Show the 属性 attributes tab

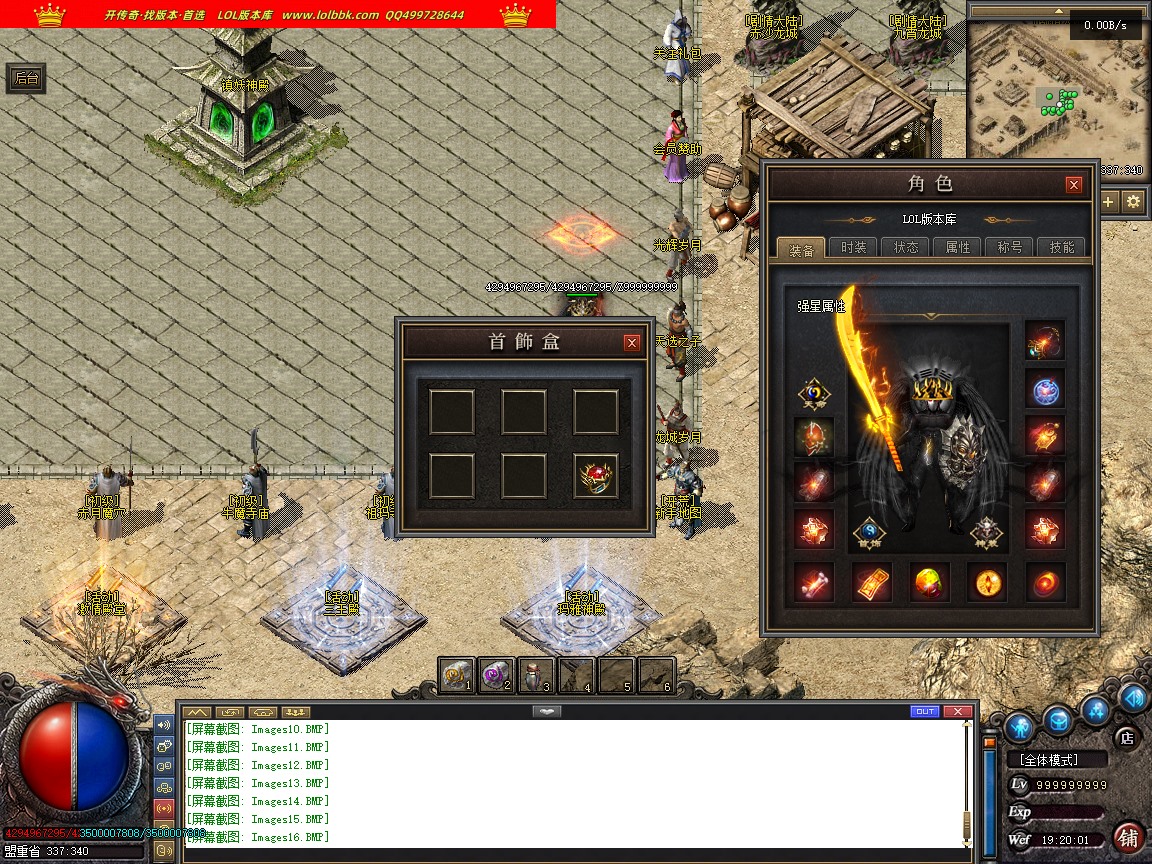pyautogui.click(x=958, y=247)
